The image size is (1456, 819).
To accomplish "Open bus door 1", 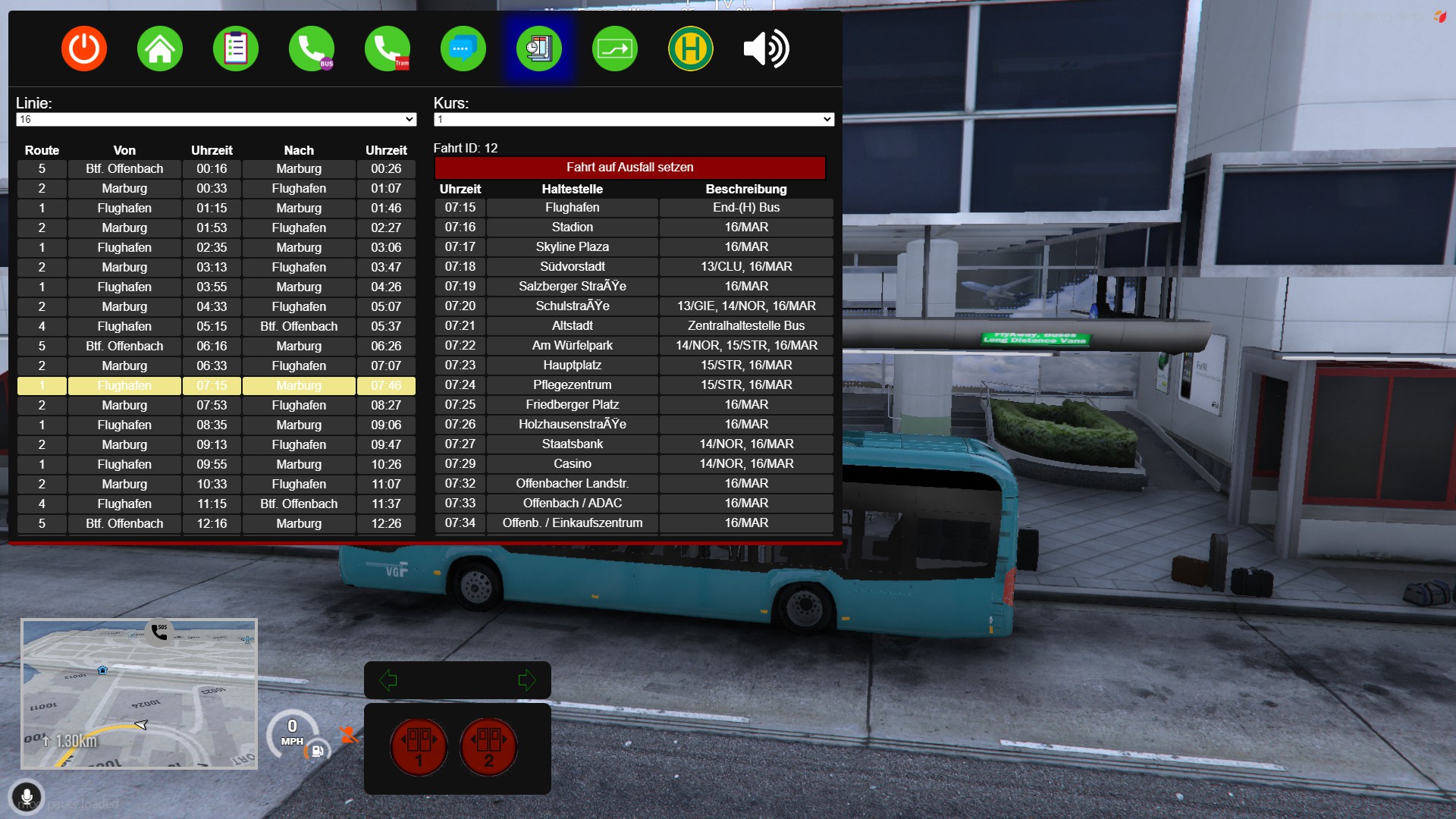I will (419, 747).
